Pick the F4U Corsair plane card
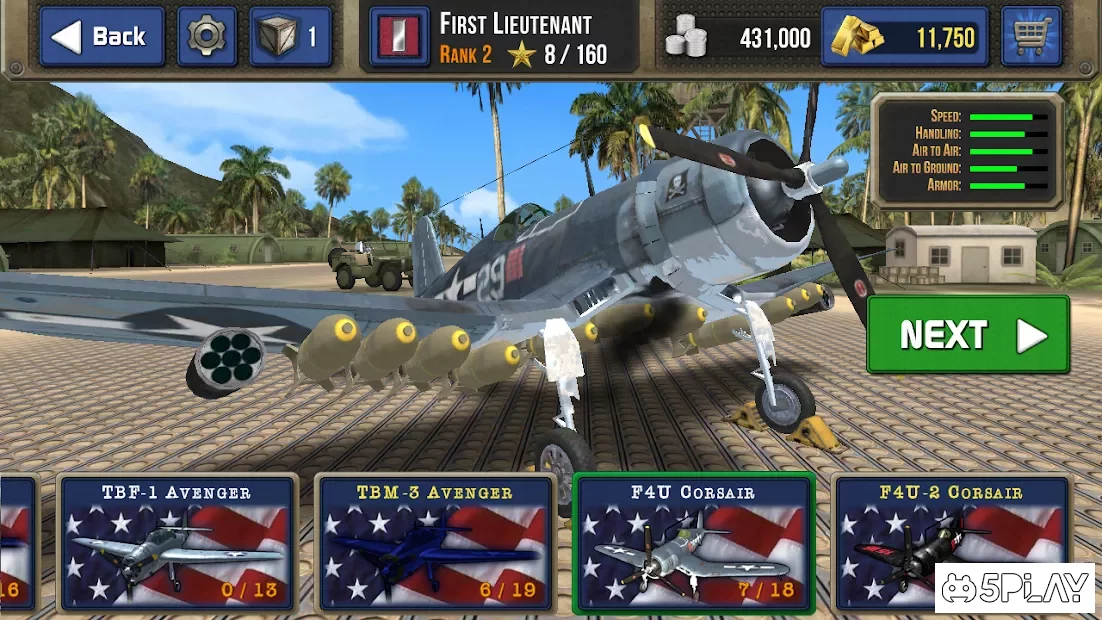The width and height of the screenshot is (1102, 620). click(x=694, y=543)
